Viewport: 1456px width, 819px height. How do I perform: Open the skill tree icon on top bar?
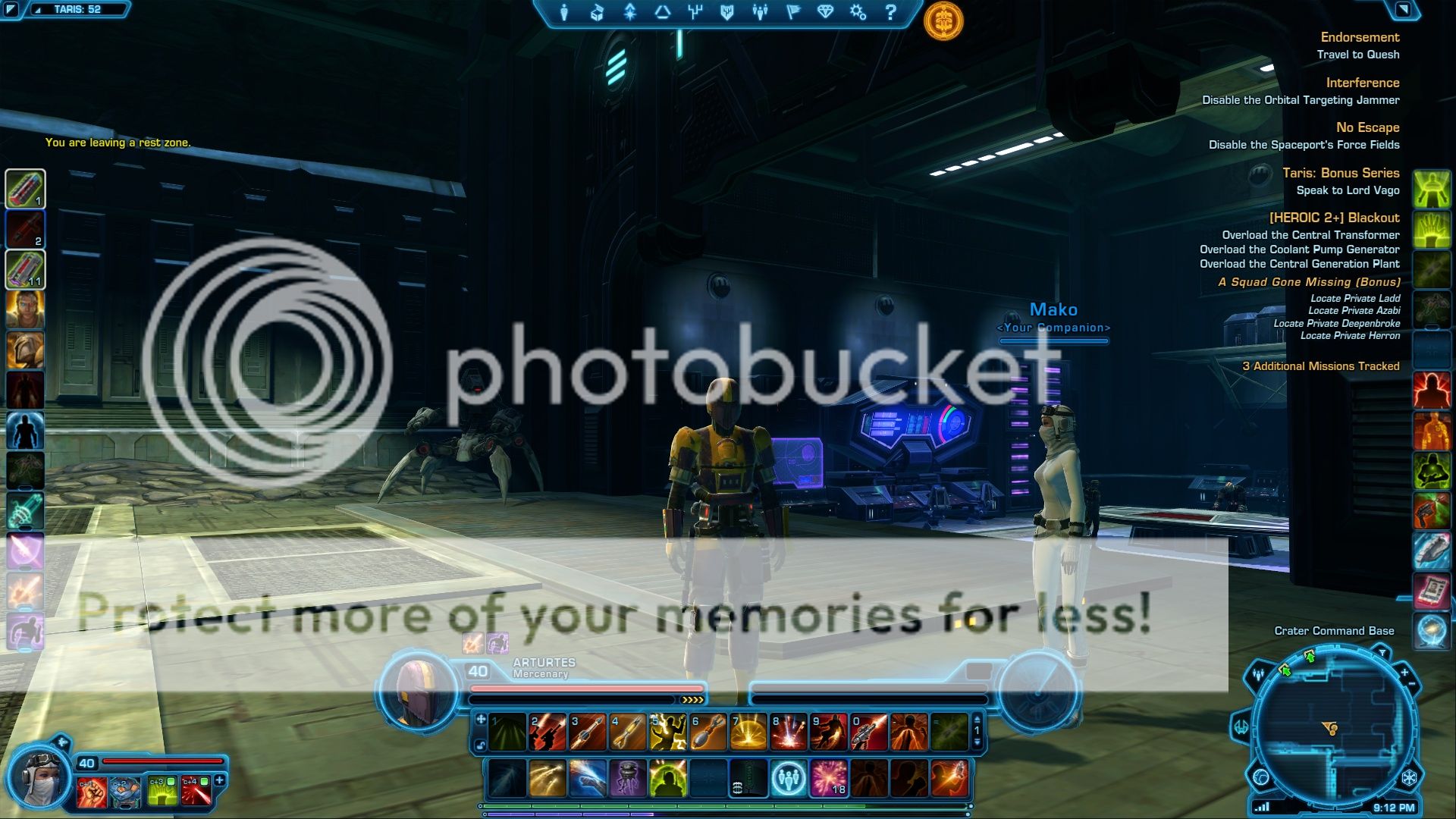click(629, 12)
